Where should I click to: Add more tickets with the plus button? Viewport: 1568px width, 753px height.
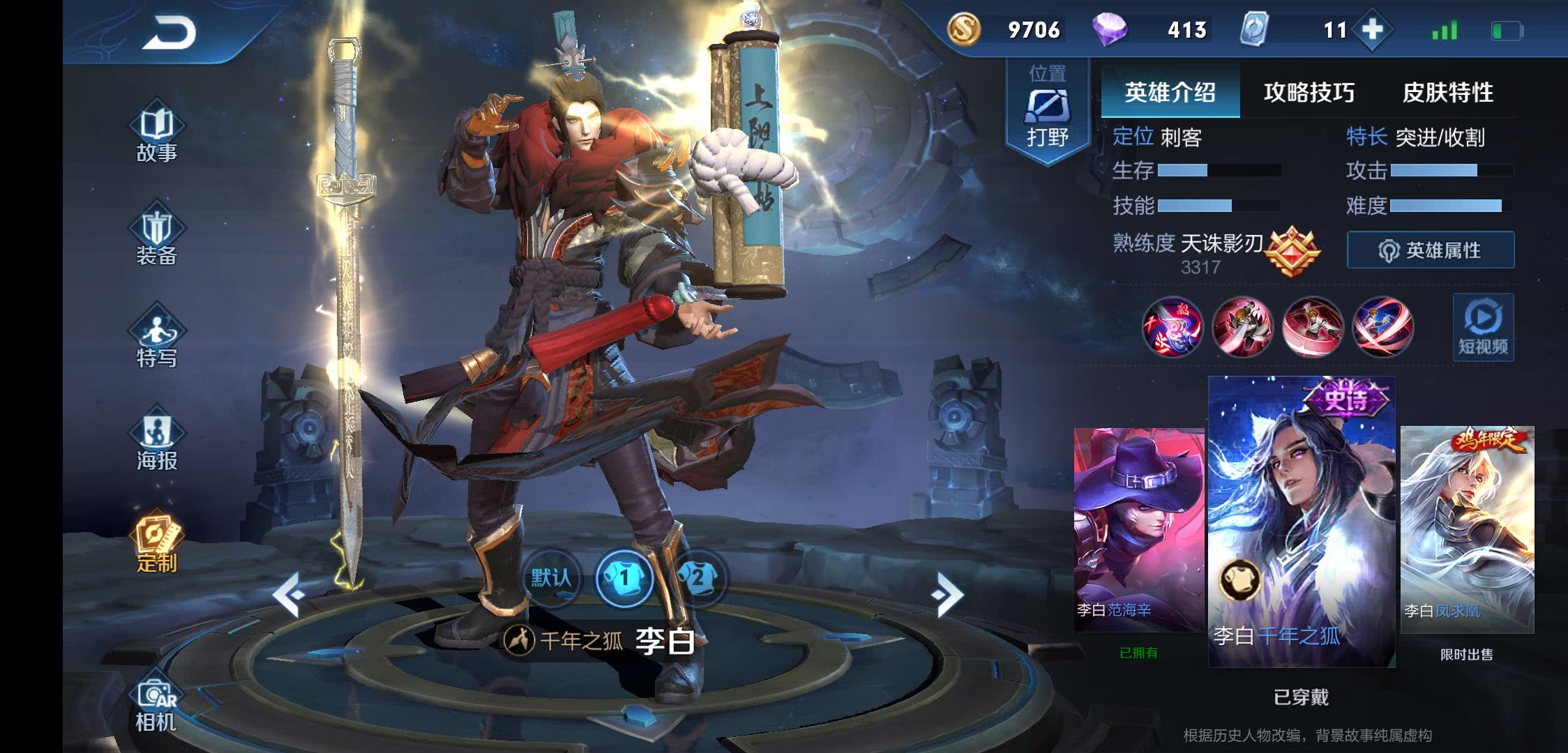[1371, 30]
